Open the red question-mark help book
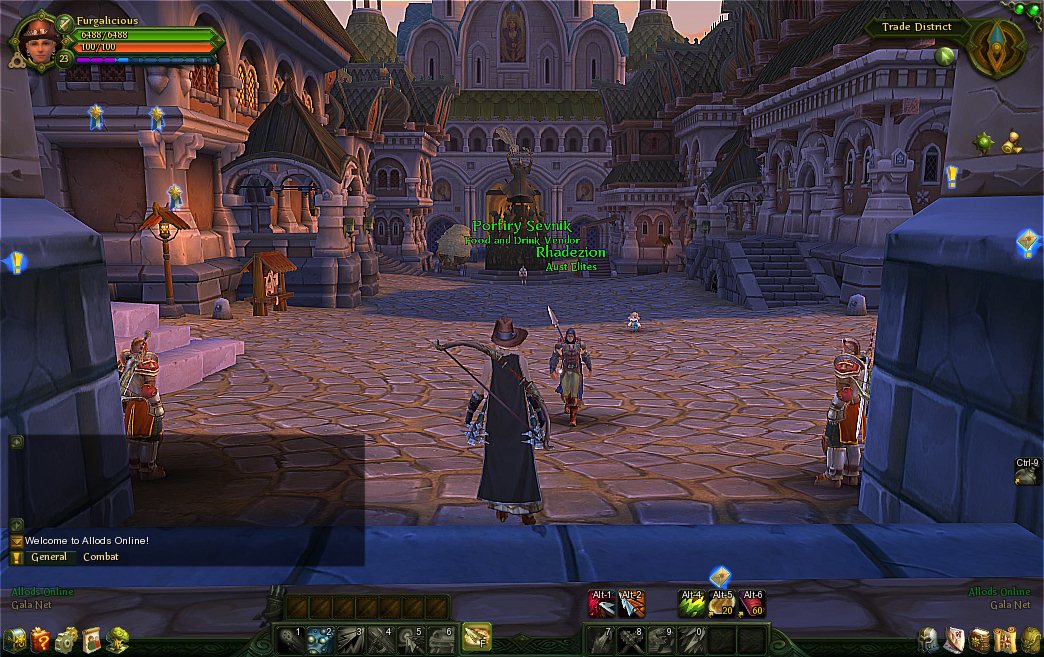Viewport: 1044px width, 657px height. 41,640
